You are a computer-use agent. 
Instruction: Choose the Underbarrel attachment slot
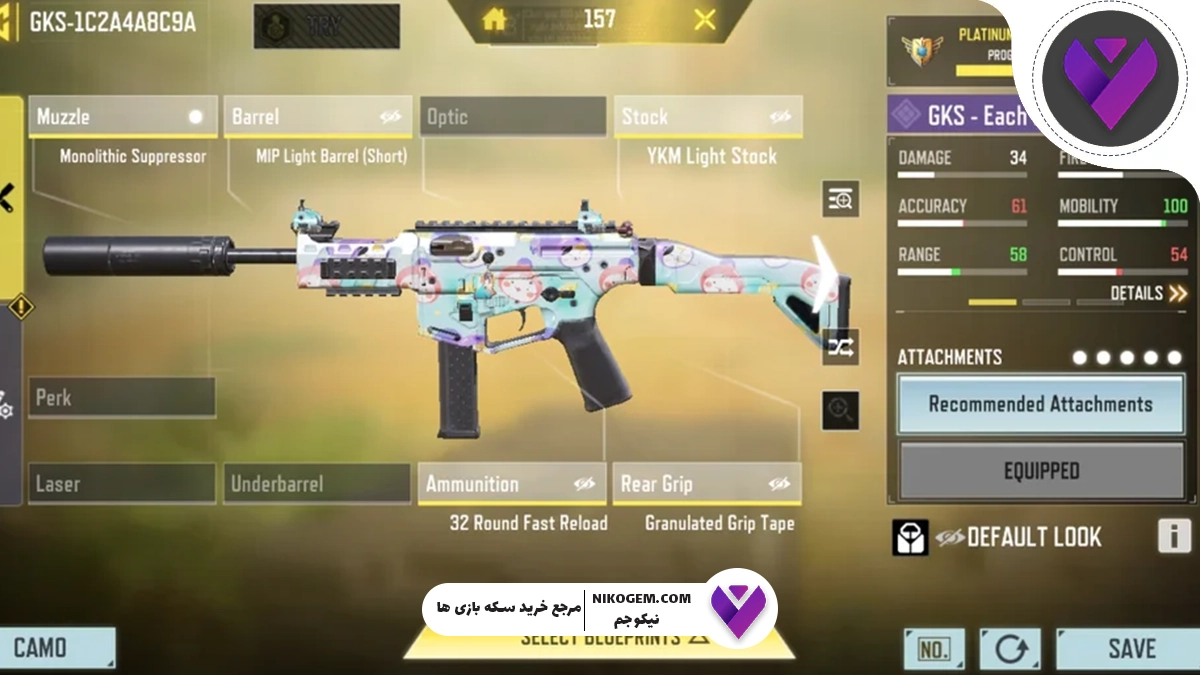point(316,484)
